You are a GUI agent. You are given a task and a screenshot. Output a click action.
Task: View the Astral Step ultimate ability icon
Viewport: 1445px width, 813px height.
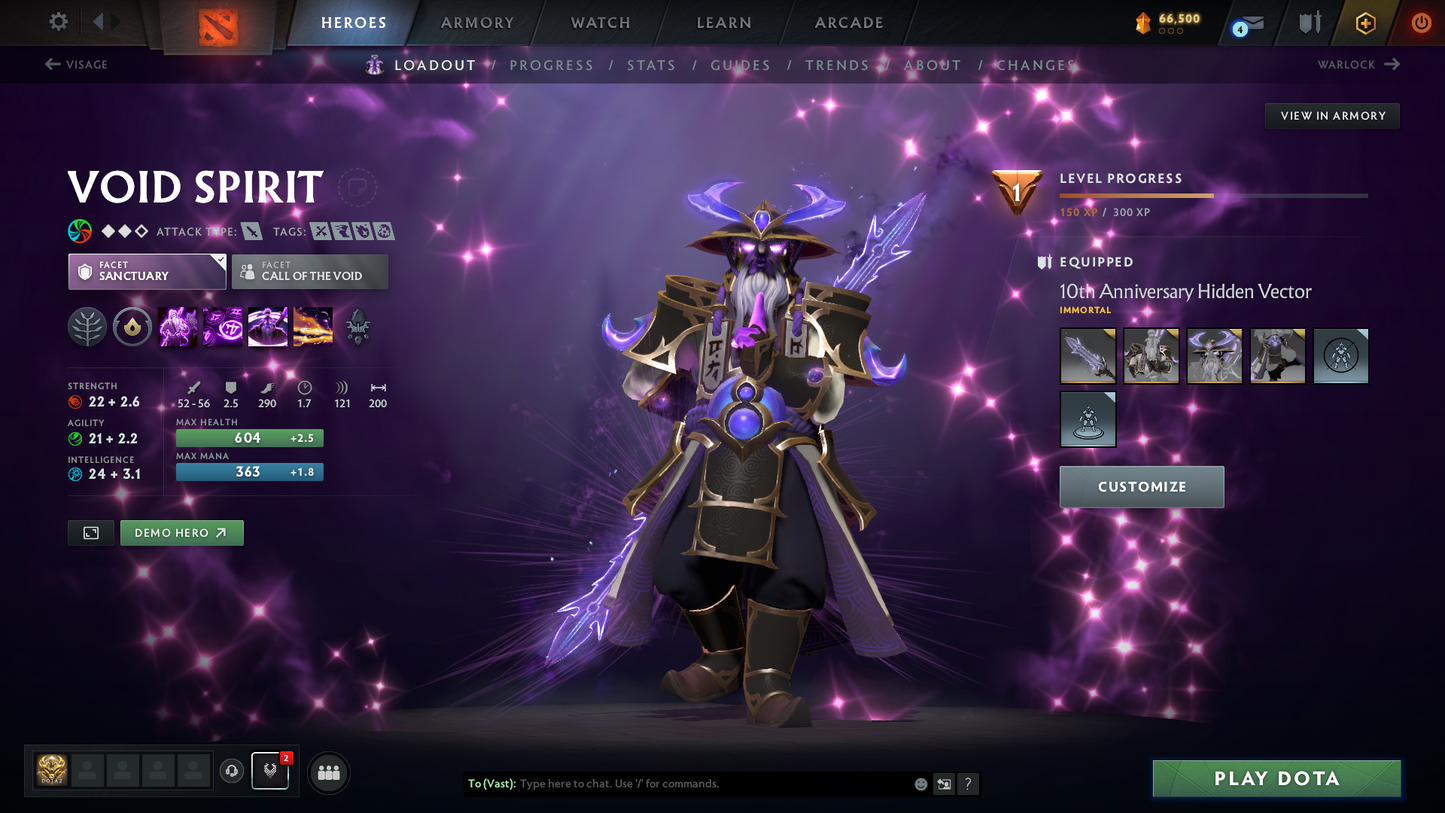pos(313,327)
